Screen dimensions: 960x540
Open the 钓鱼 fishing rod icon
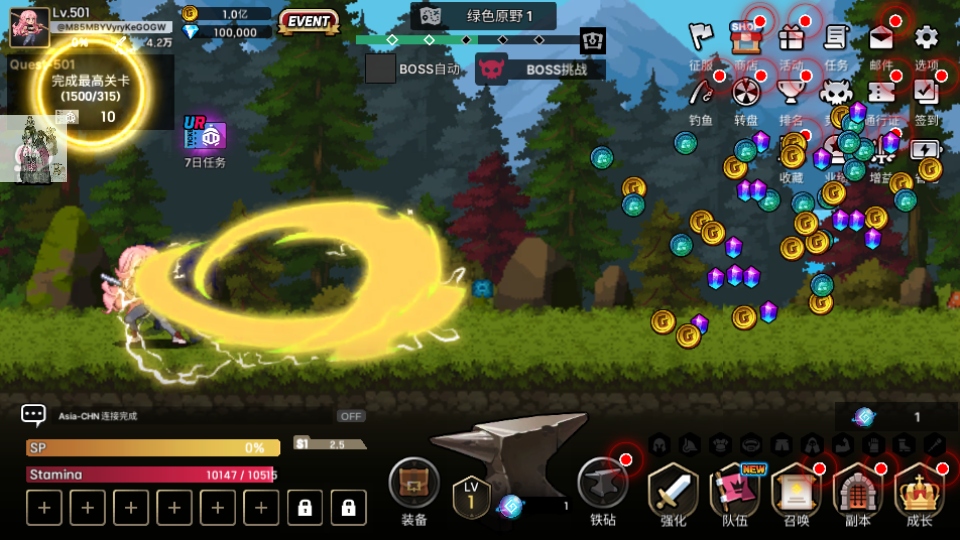coord(702,94)
